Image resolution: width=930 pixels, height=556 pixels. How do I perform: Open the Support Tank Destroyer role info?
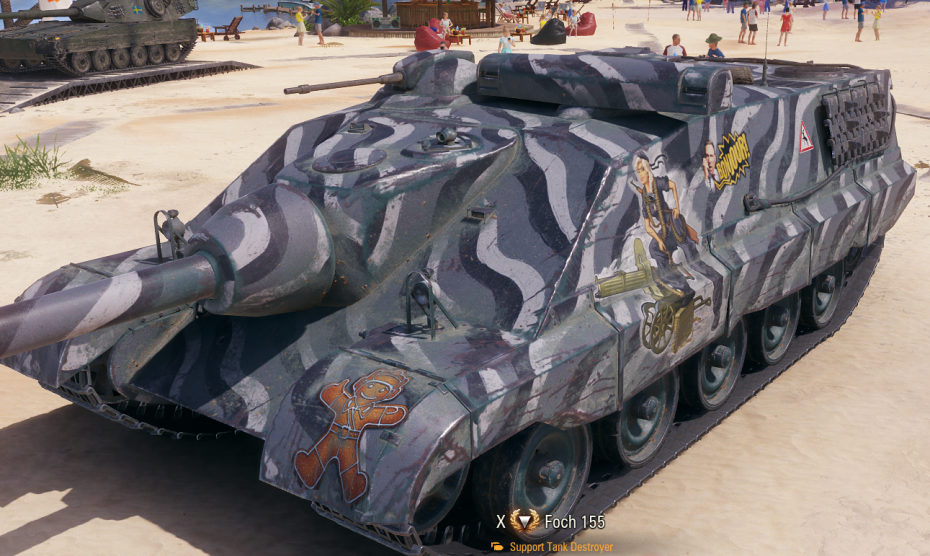tap(560, 547)
